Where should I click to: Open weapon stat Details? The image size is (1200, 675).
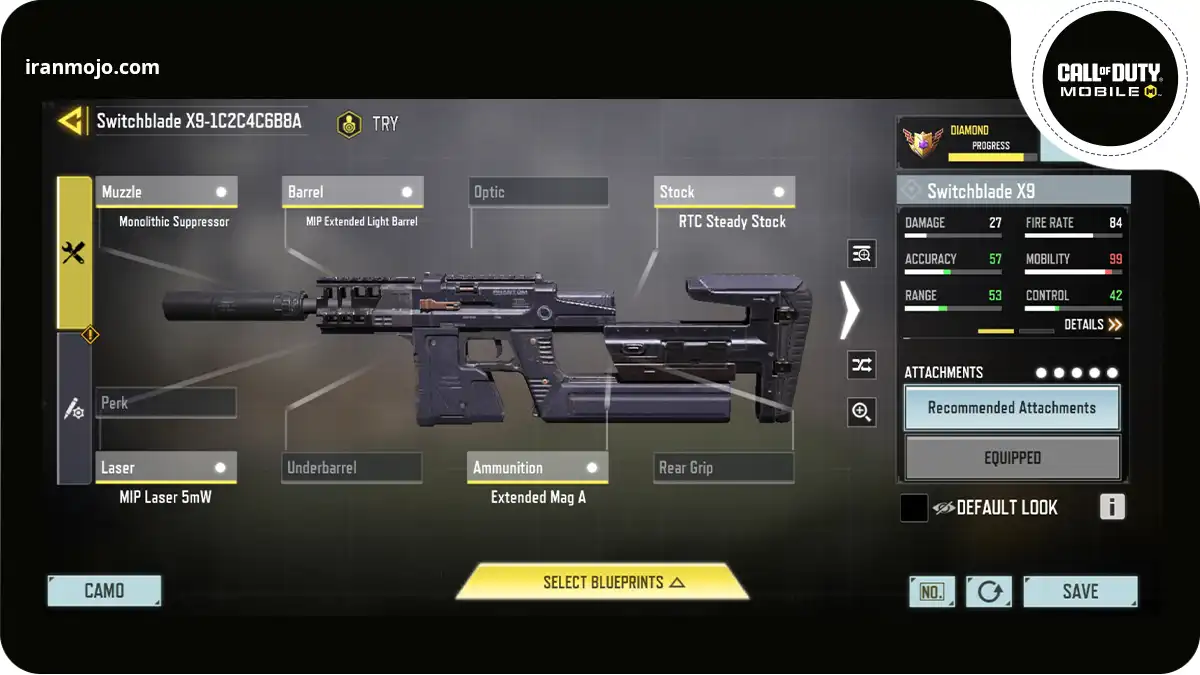pos(1092,325)
